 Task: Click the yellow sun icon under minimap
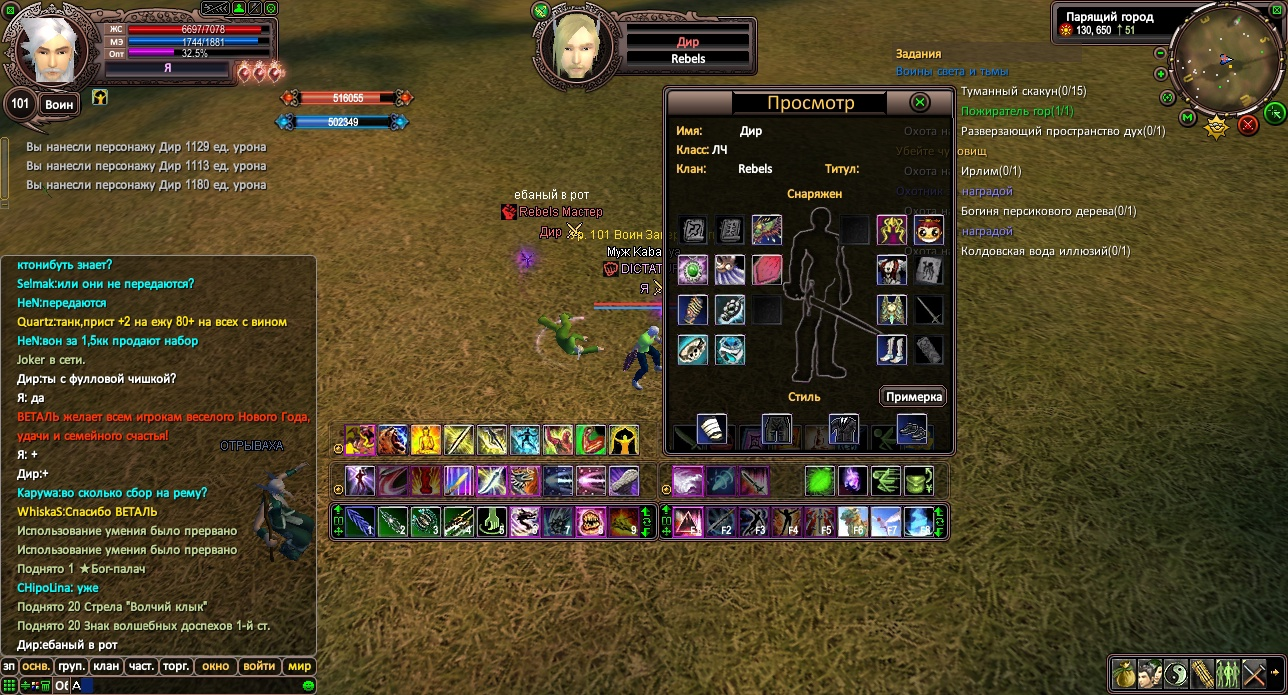tap(1216, 126)
